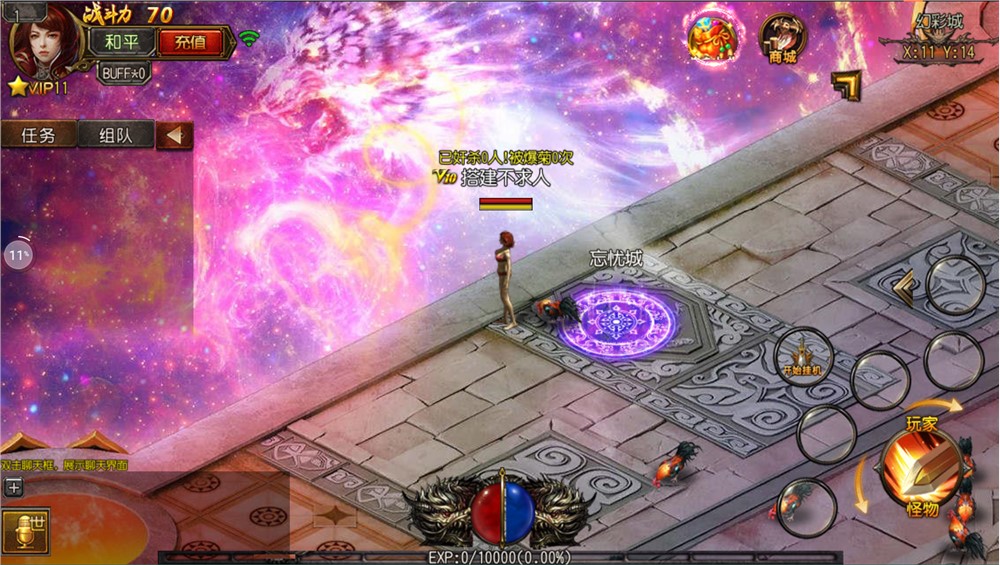1000x565 pixels.
Task: Click the plus button above the microphone
Action: pyautogui.click(x=14, y=488)
